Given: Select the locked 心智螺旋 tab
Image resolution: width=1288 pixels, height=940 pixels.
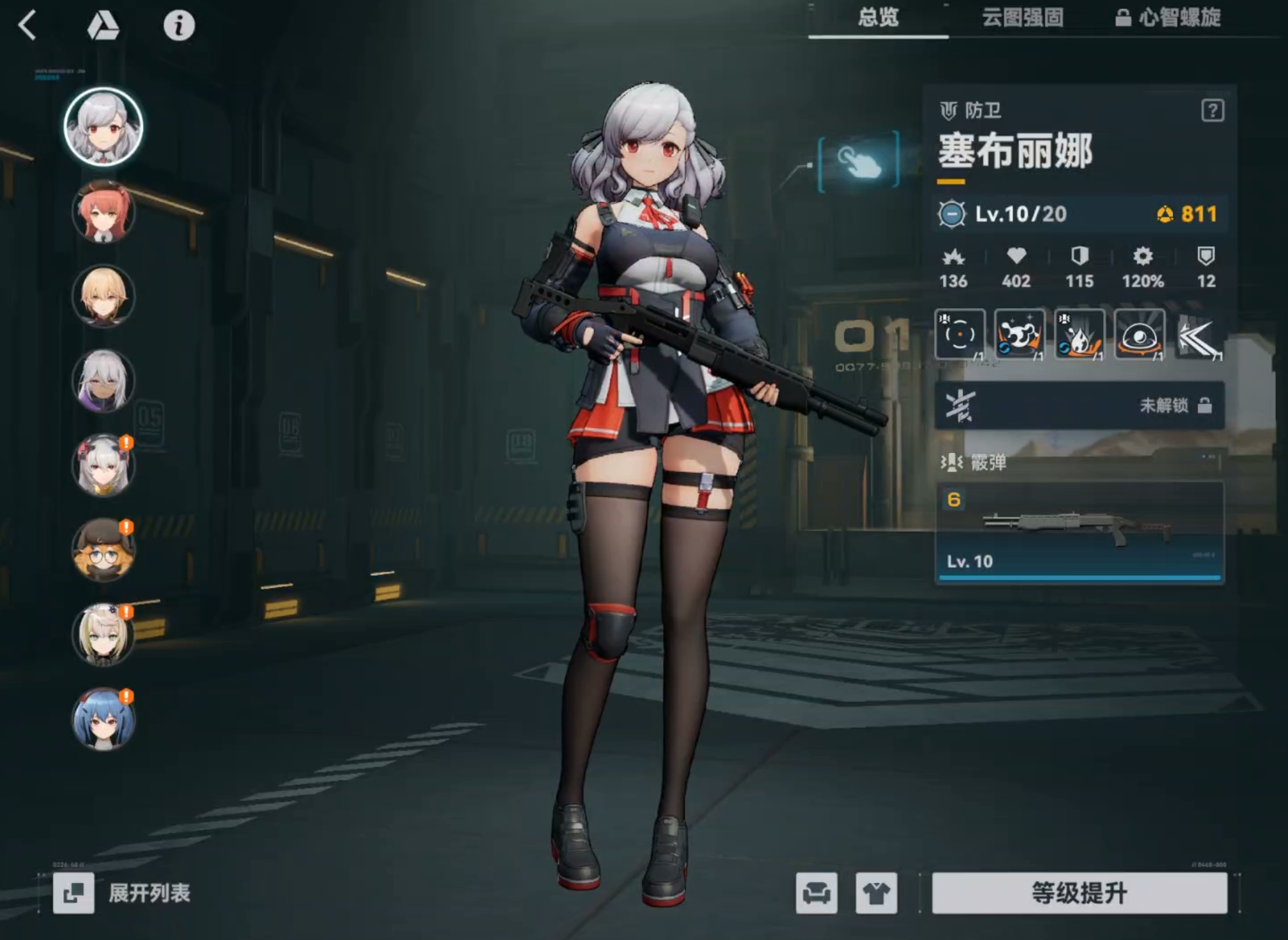Looking at the screenshot, I should (x=1168, y=17).
